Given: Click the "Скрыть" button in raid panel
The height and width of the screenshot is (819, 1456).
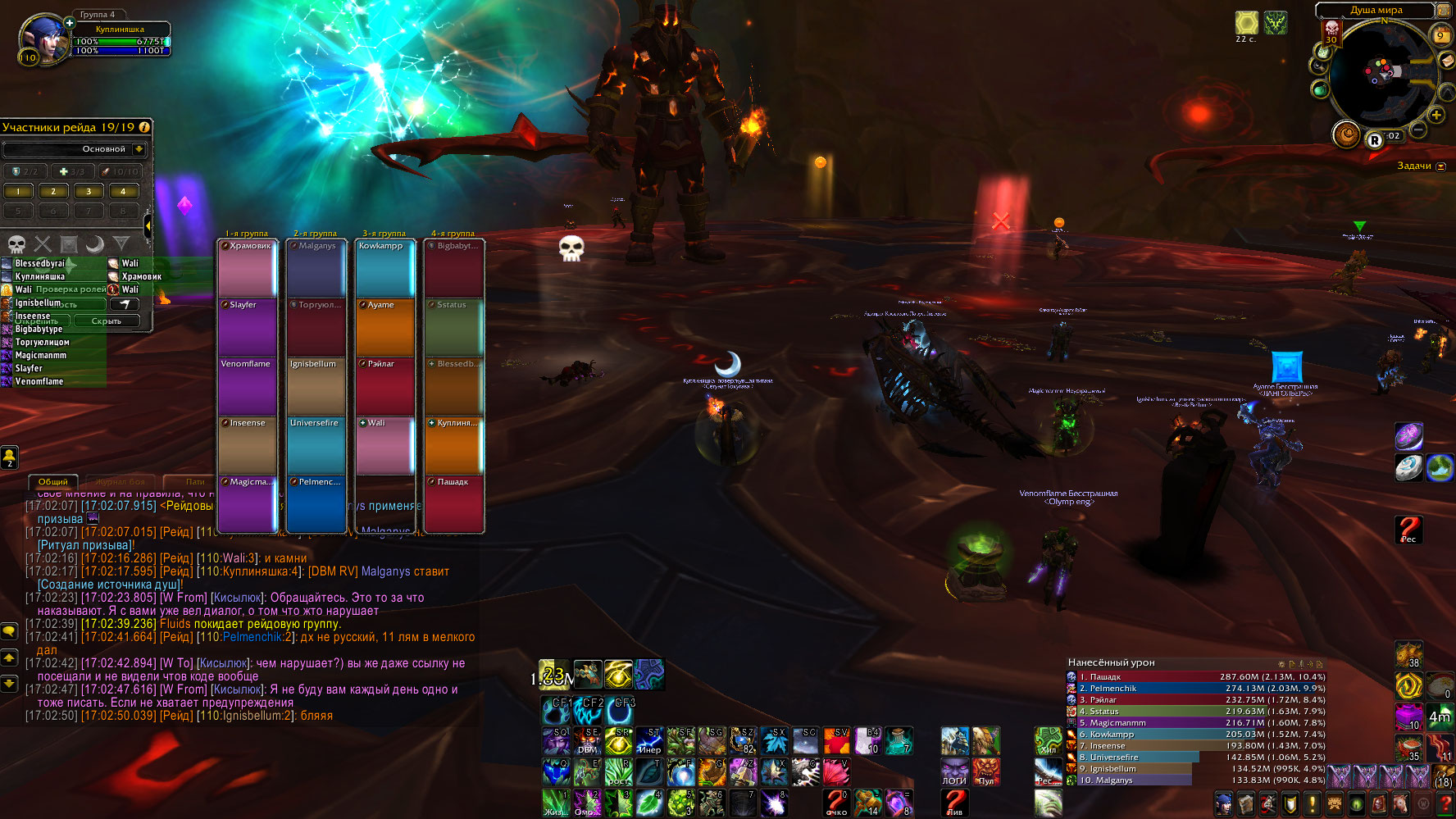Looking at the screenshot, I should point(107,321).
